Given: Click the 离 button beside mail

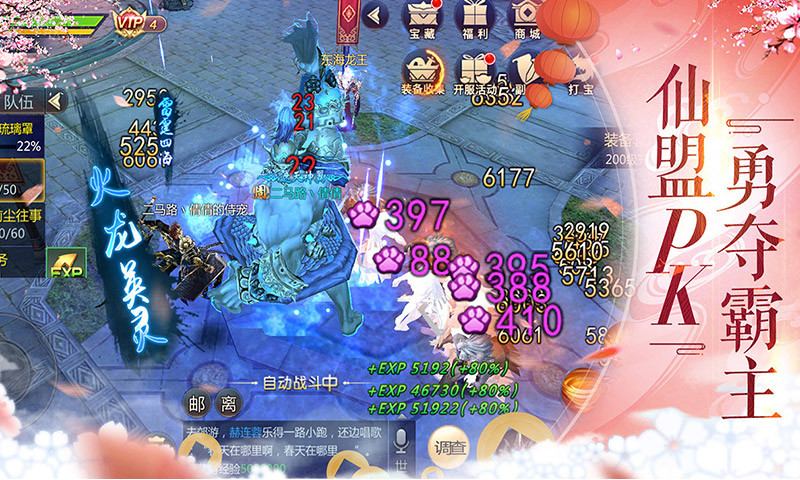Looking at the screenshot, I should tap(229, 404).
